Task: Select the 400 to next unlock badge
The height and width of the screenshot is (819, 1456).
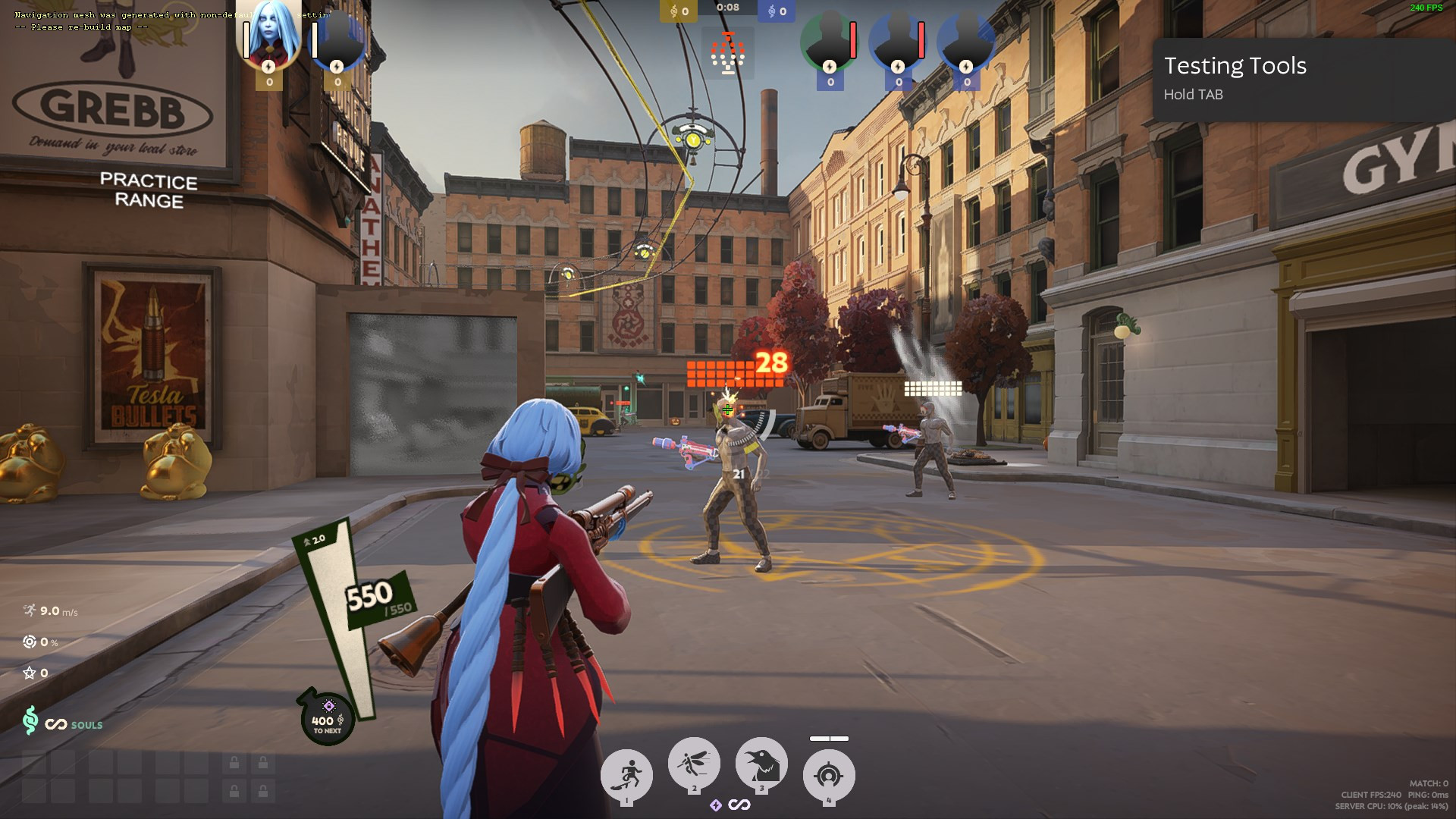Action: [x=328, y=717]
